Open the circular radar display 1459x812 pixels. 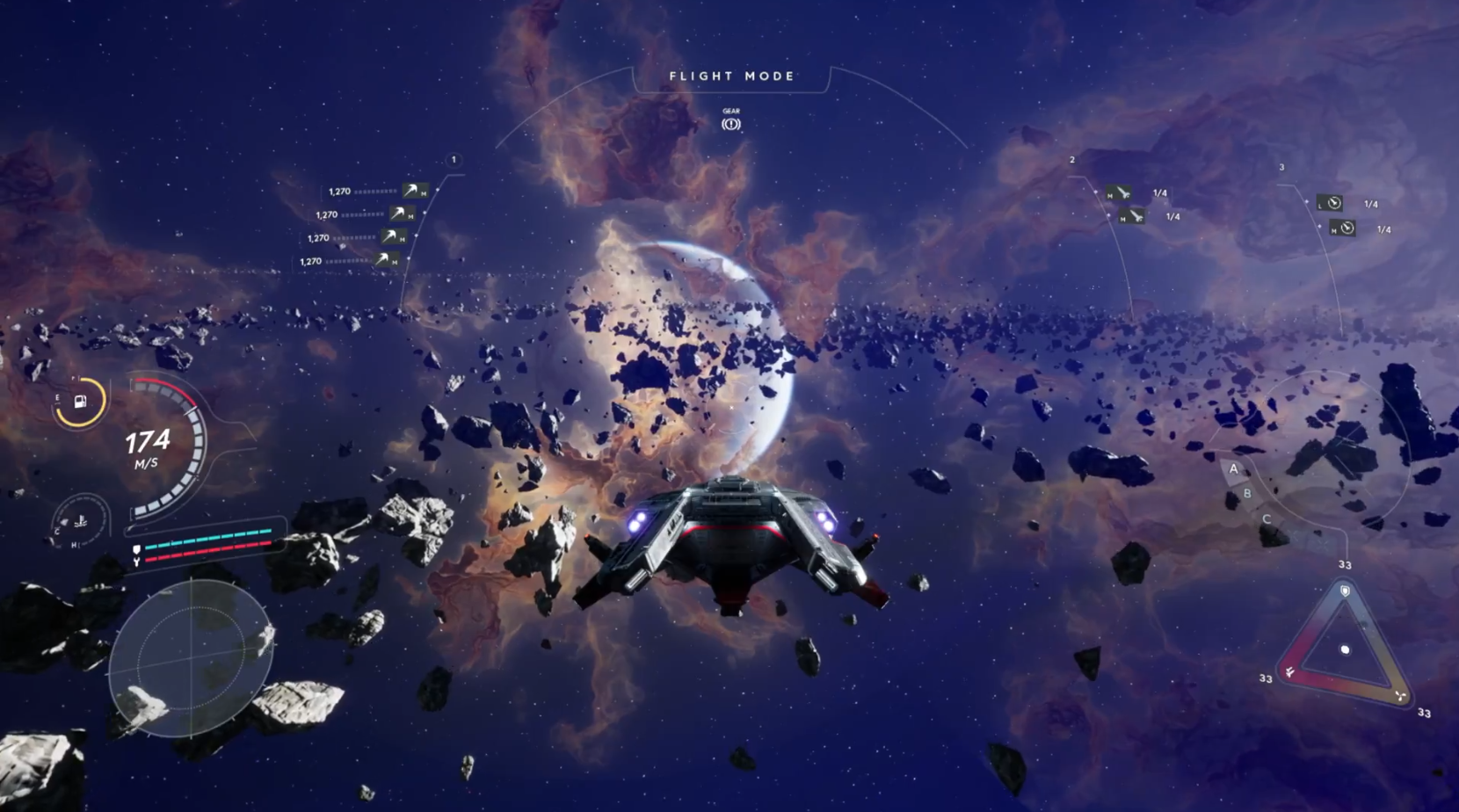pos(191,657)
